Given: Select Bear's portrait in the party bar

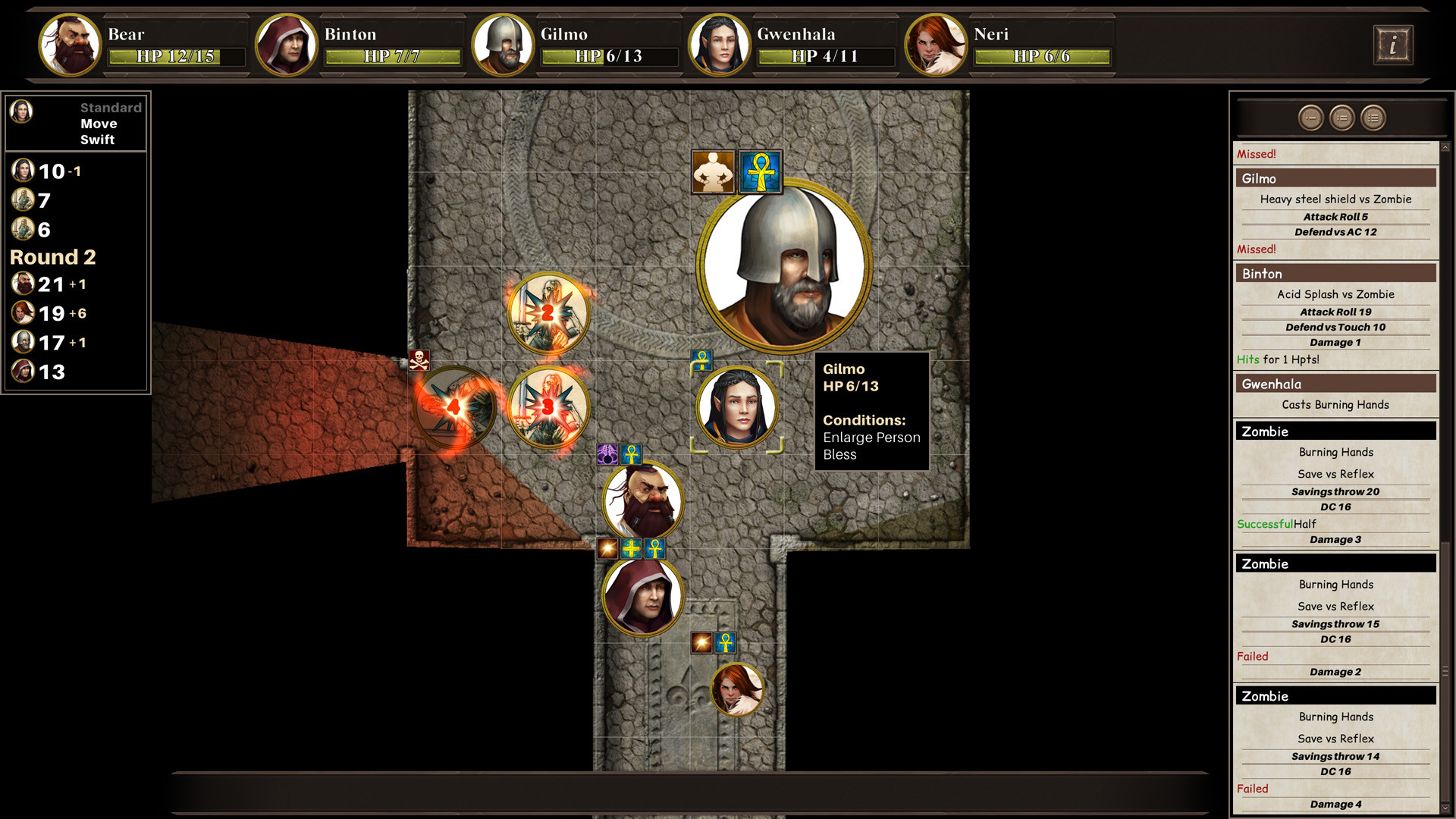Looking at the screenshot, I should tap(68, 45).
